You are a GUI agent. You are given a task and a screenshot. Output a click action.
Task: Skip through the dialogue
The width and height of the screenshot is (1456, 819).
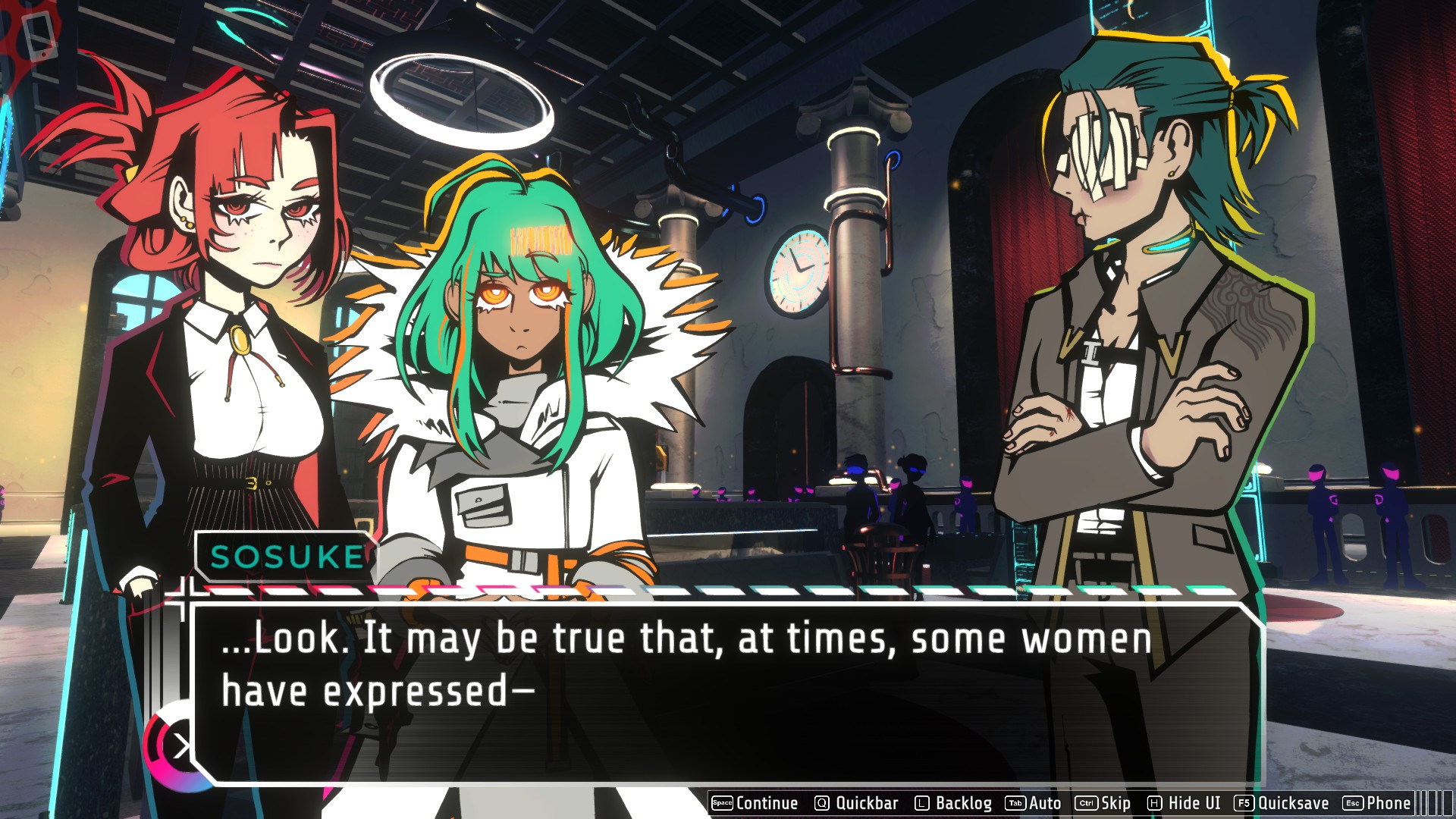coord(1103,803)
